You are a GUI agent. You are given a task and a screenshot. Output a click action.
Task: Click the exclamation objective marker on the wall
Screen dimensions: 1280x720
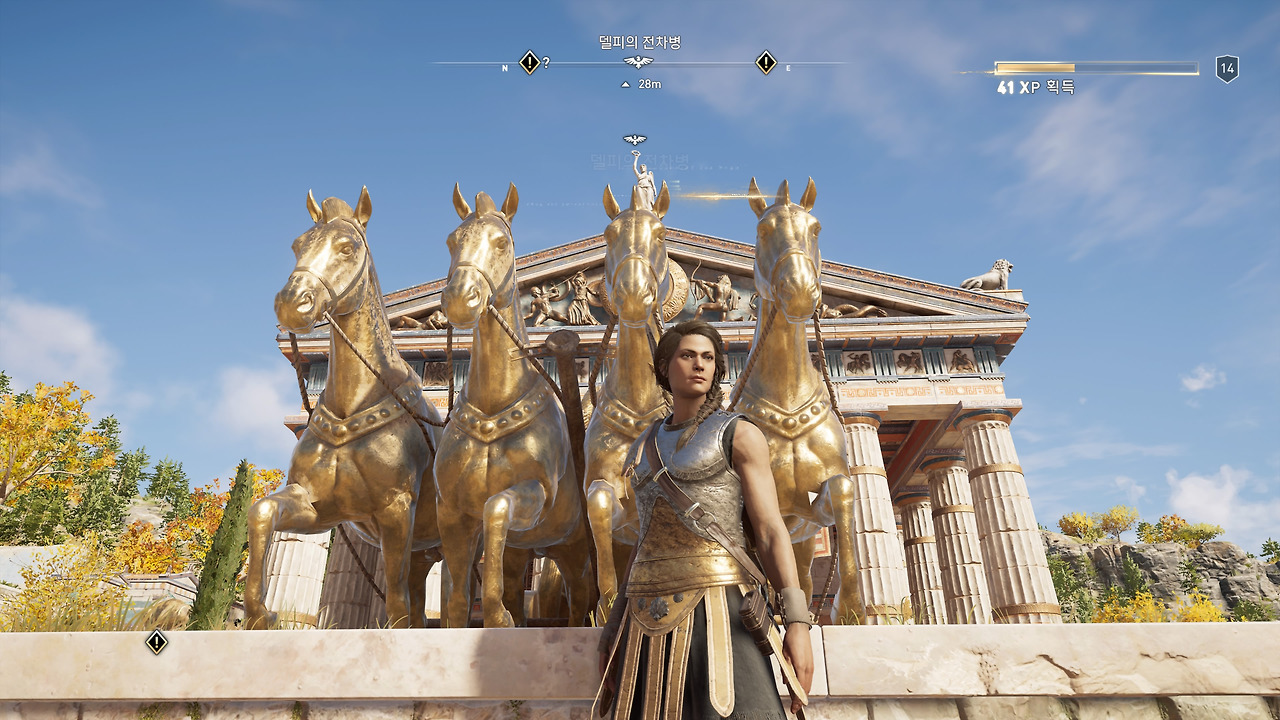click(x=155, y=645)
